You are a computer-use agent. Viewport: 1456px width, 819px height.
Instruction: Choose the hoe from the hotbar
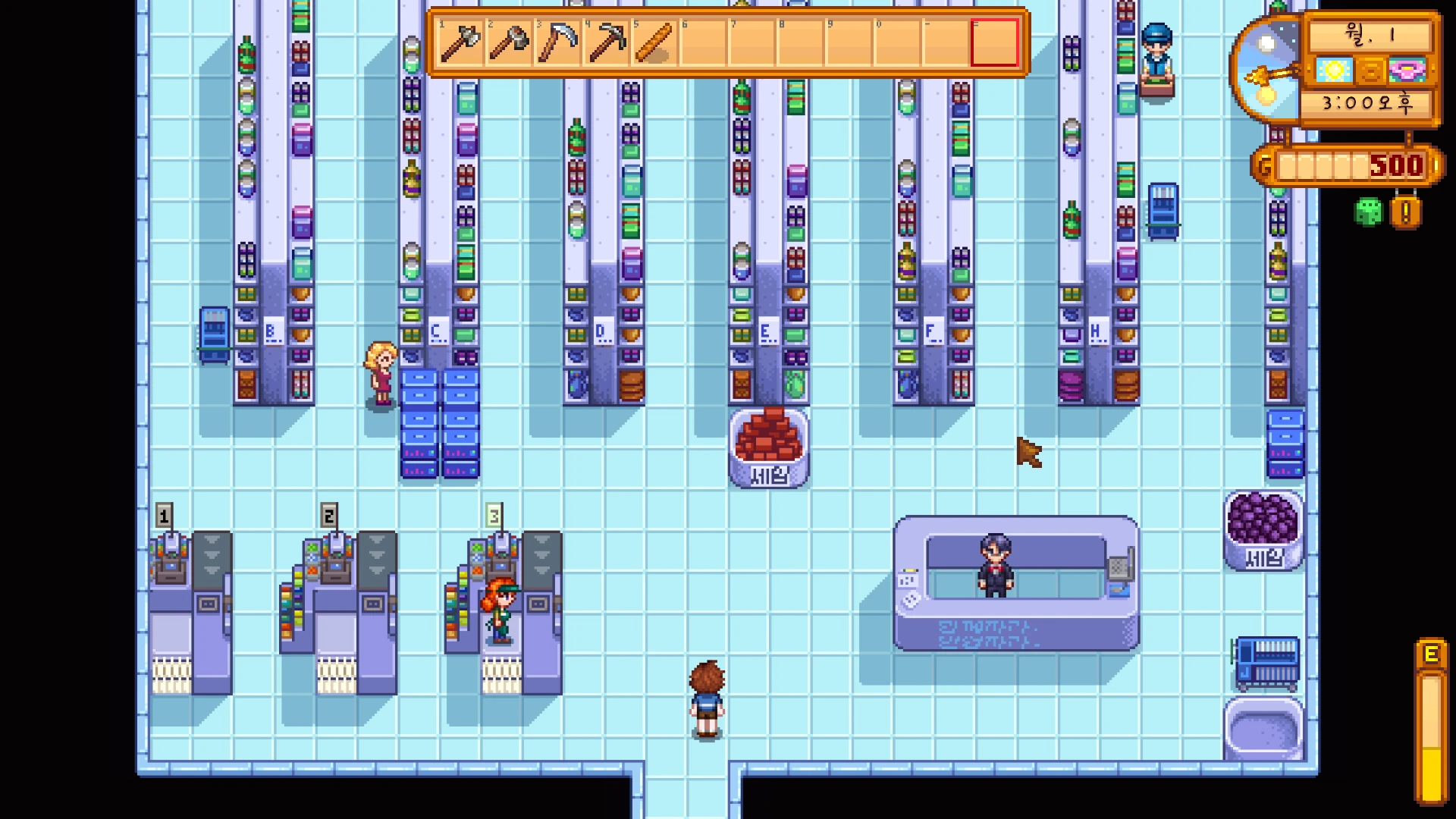(x=509, y=43)
